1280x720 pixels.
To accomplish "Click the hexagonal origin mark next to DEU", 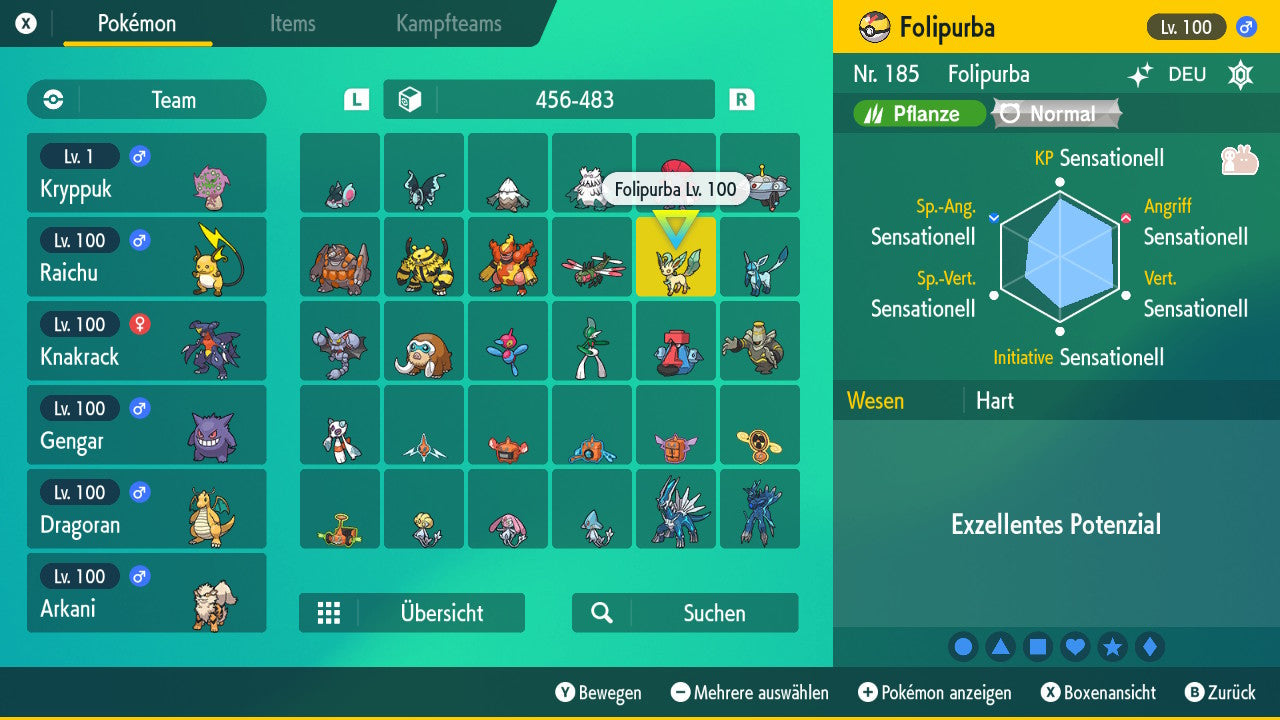I will point(1238,74).
